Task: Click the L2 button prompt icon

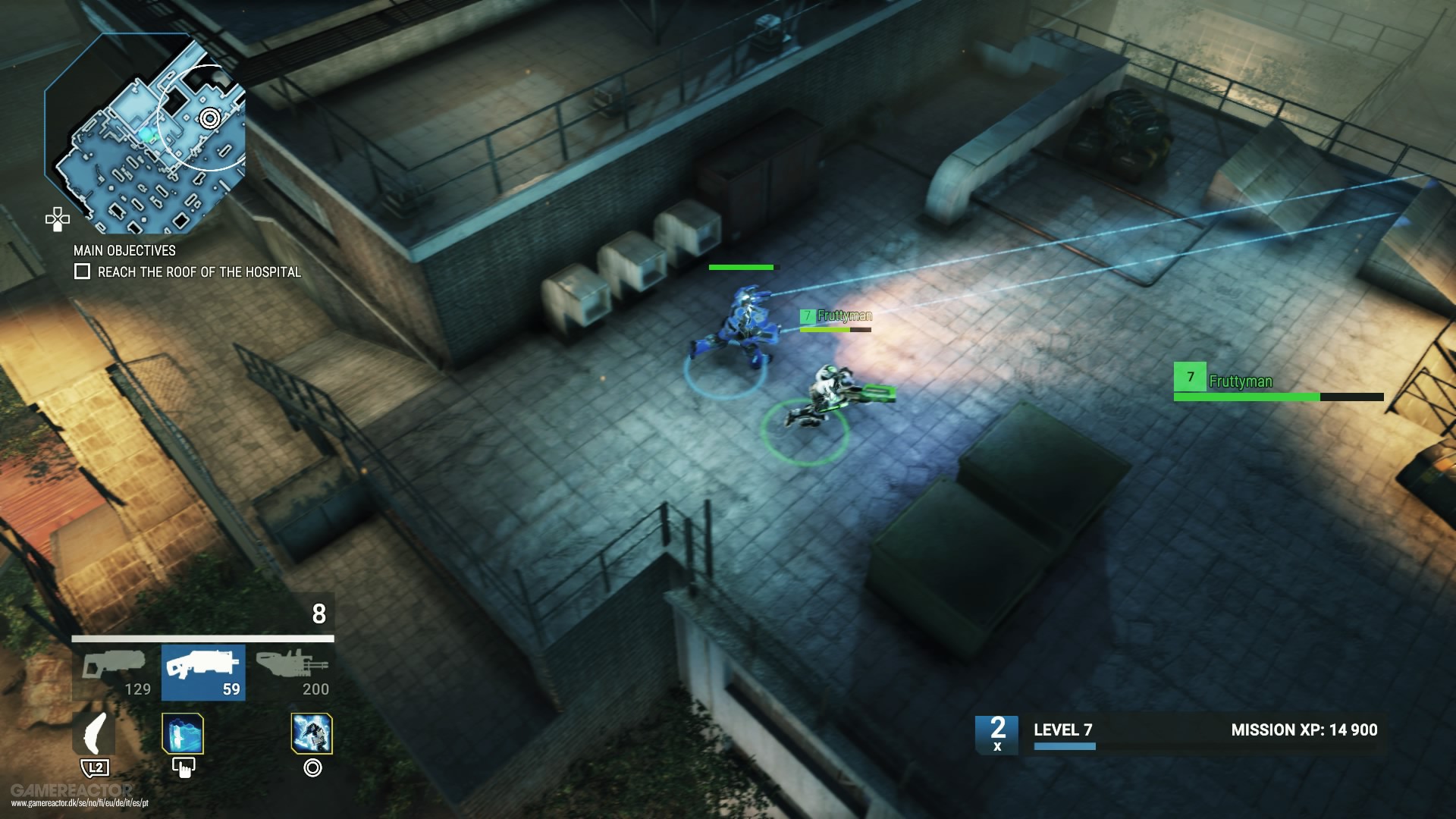Action: click(95, 768)
